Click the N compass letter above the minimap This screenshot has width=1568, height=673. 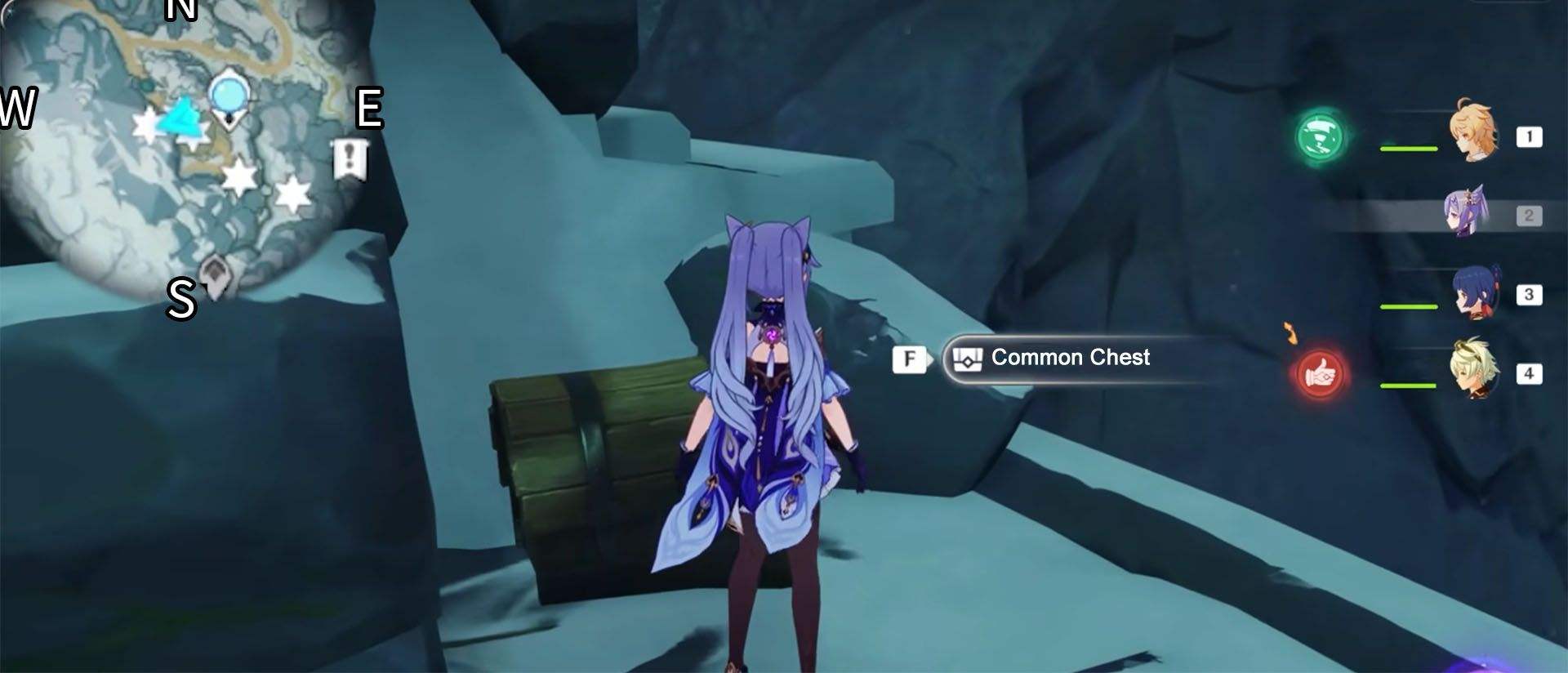tap(181, 11)
